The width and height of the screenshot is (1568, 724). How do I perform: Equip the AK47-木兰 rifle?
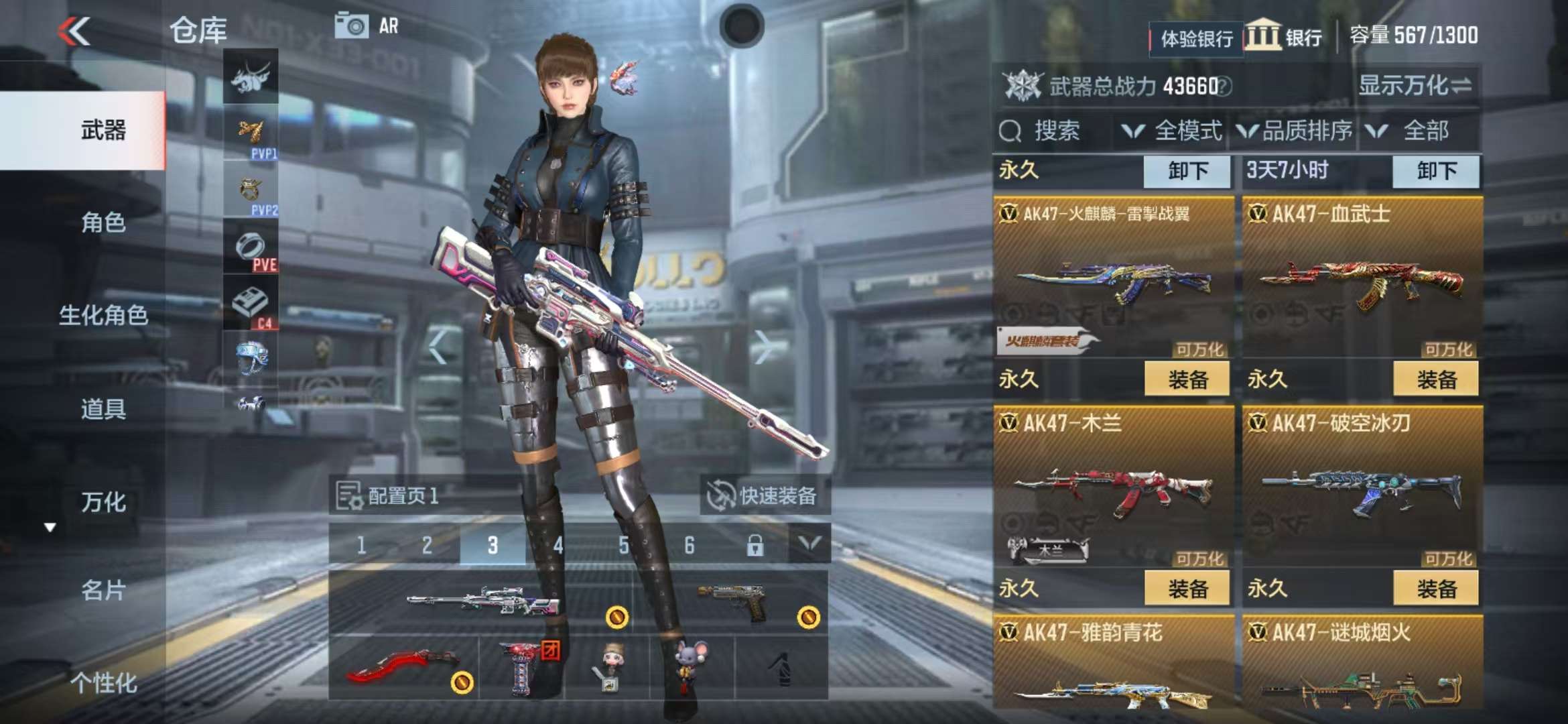coord(1187,589)
